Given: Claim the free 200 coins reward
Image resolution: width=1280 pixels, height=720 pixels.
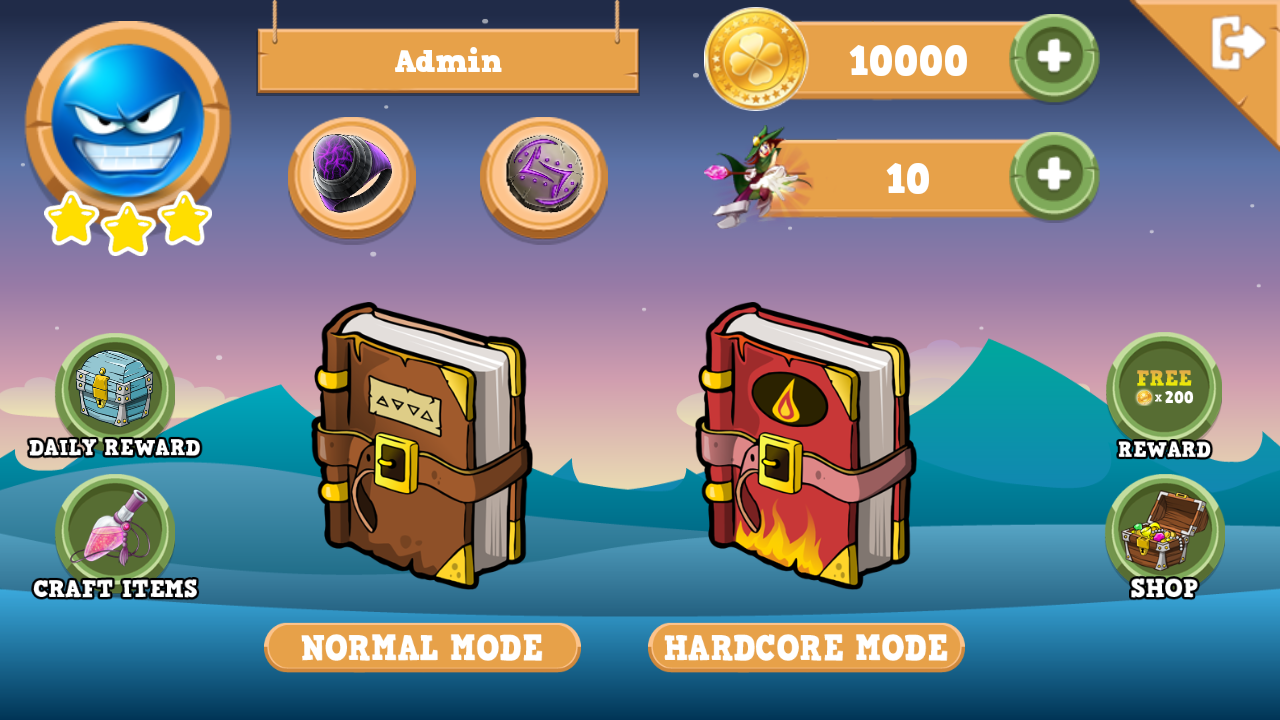Looking at the screenshot, I should [x=1164, y=389].
